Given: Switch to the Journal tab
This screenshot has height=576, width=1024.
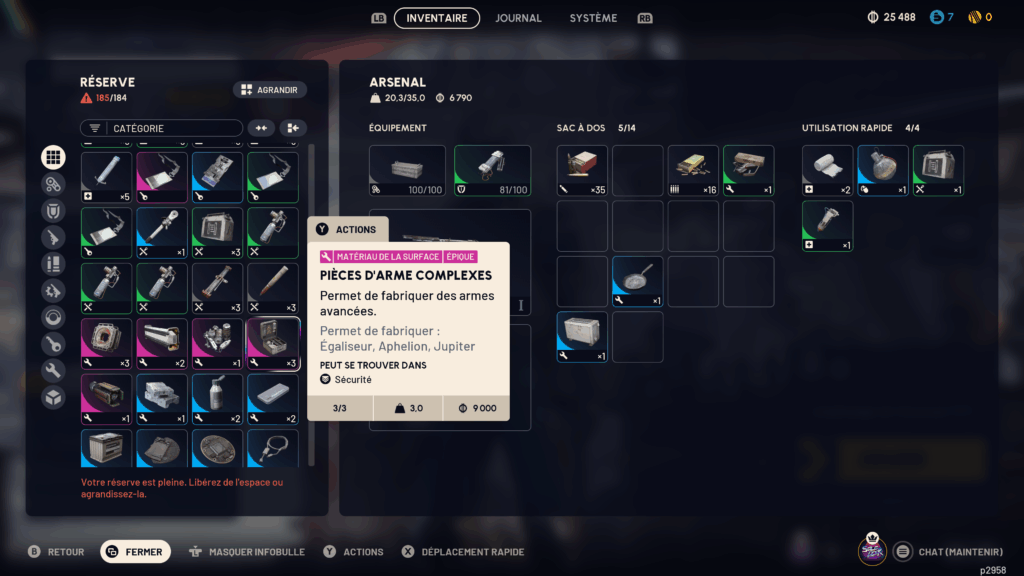Looking at the screenshot, I should (518, 18).
